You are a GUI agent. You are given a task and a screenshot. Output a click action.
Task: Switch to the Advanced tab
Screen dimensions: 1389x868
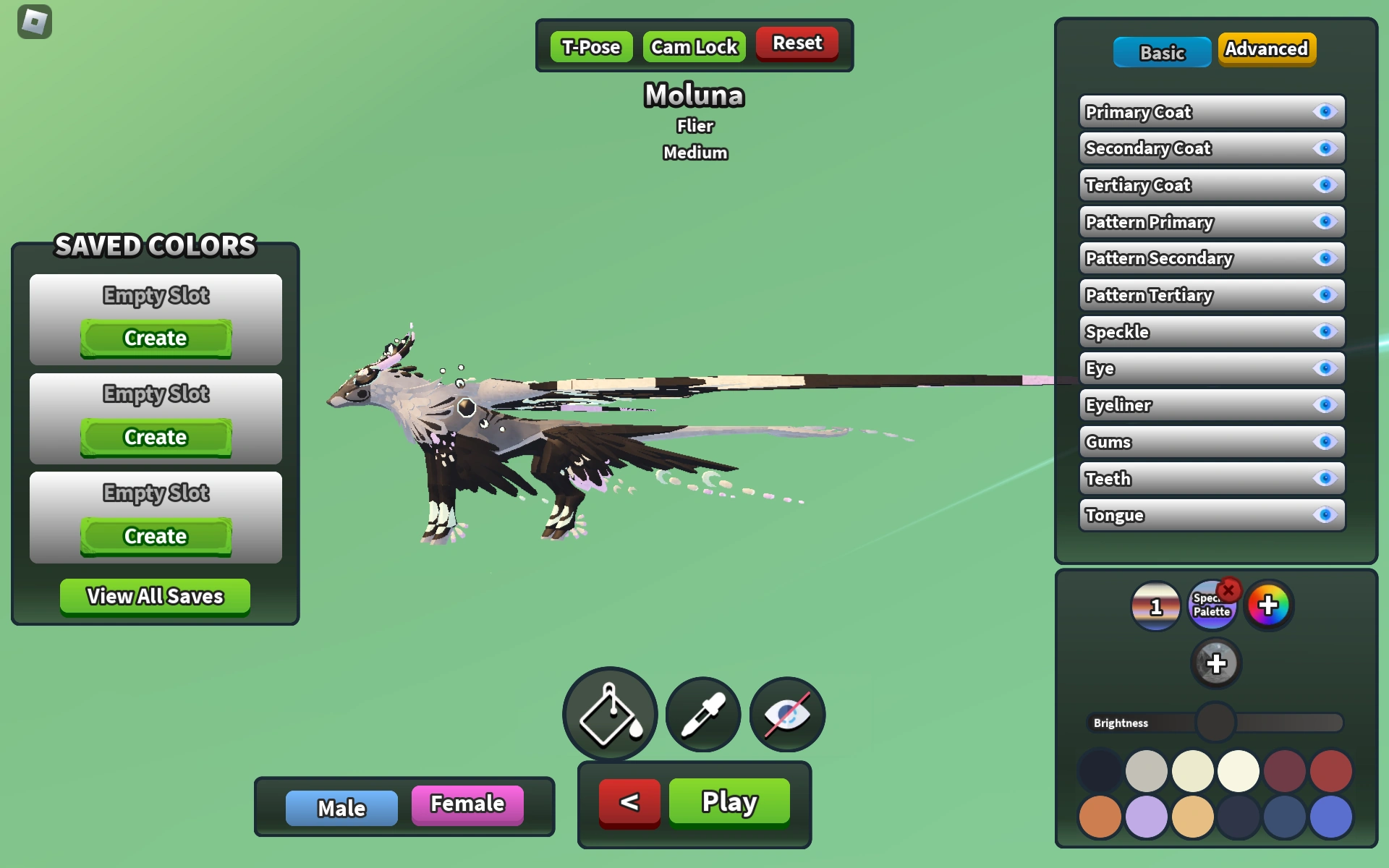[x=1267, y=49]
